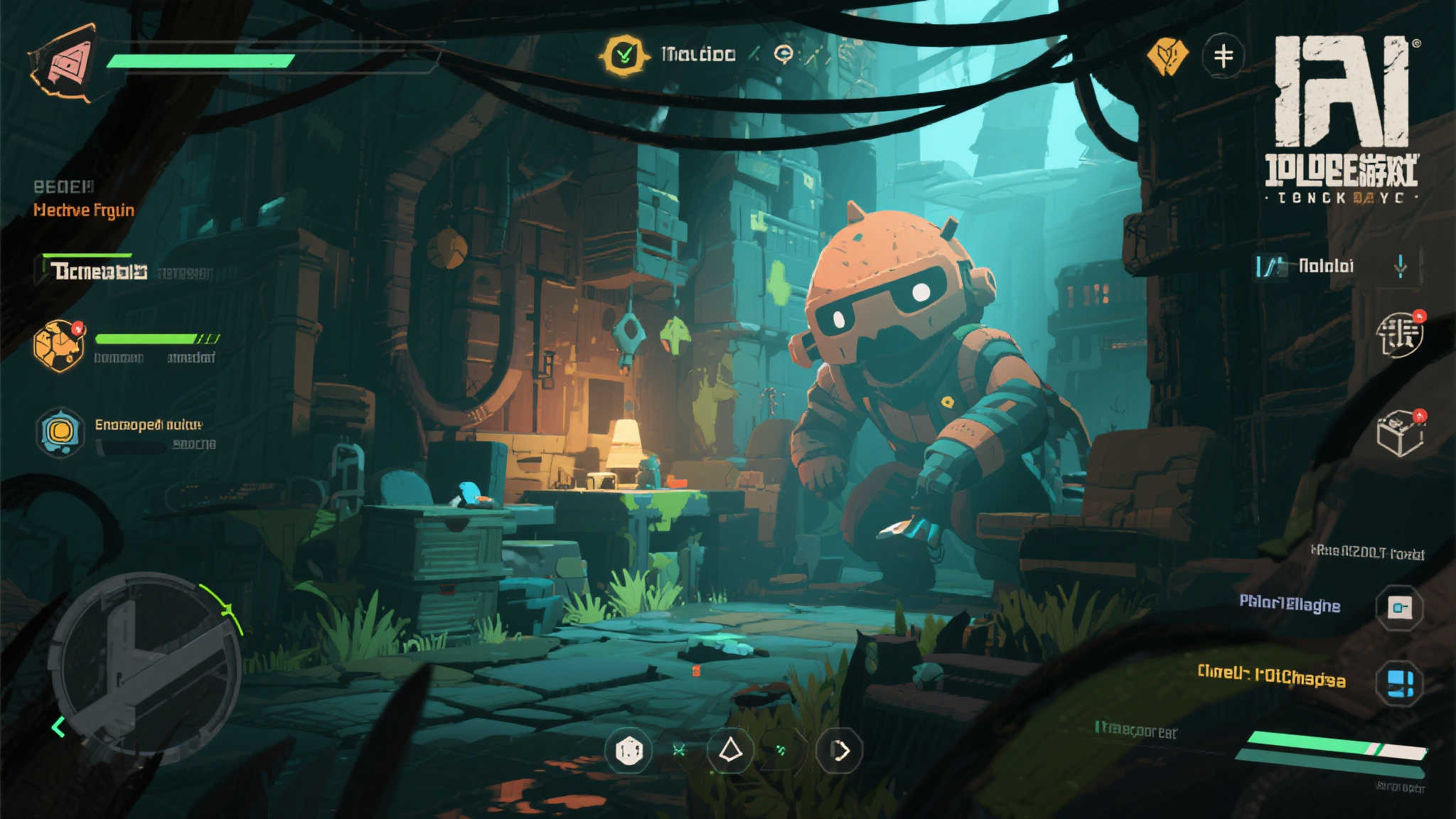Screen dimensions: 1456x819
Task: Click the green arrow beside the minimap
Action: [58, 727]
